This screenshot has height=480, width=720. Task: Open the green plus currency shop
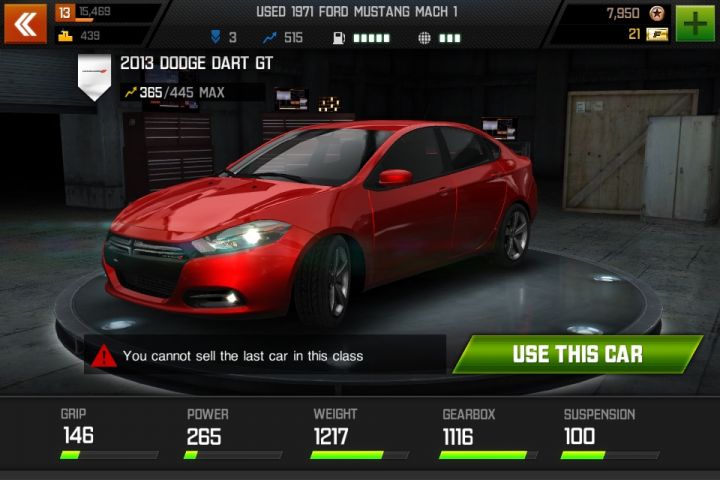pyautogui.click(x=694, y=23)
